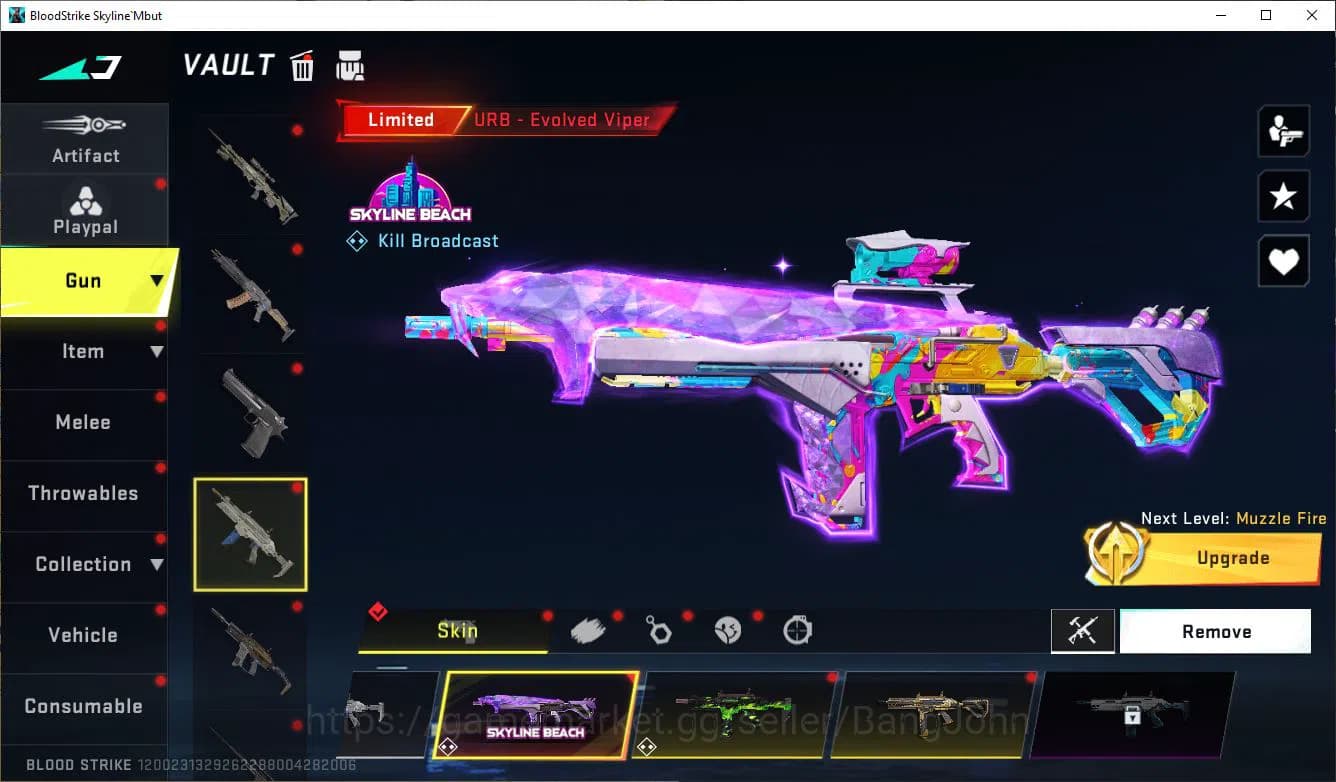The width and height of the screenshot is (1336, 782).
Task: Expand the Gun category dropdown
Action: coord(155,281)
